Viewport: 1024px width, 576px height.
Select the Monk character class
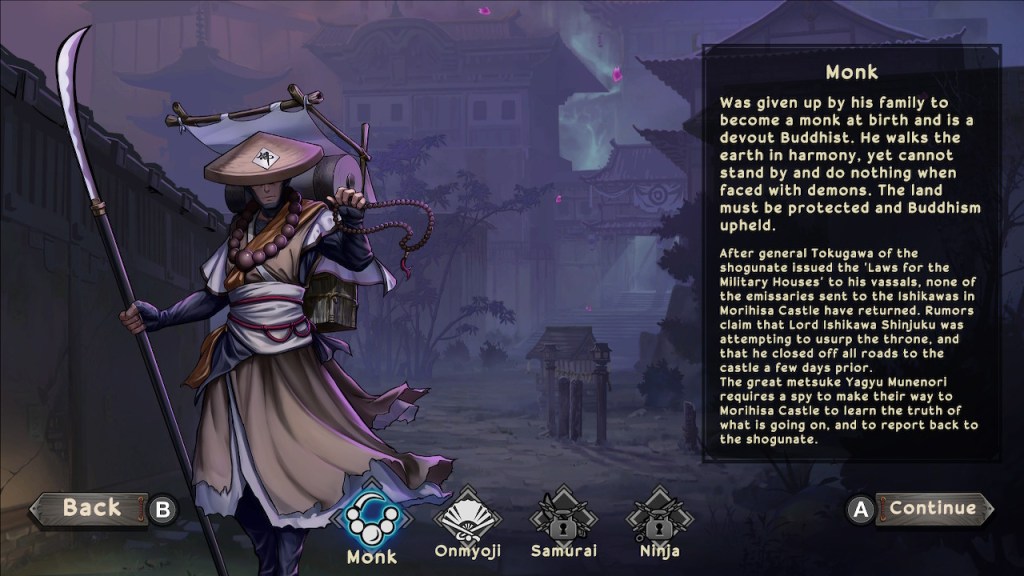tap(371, 516)
